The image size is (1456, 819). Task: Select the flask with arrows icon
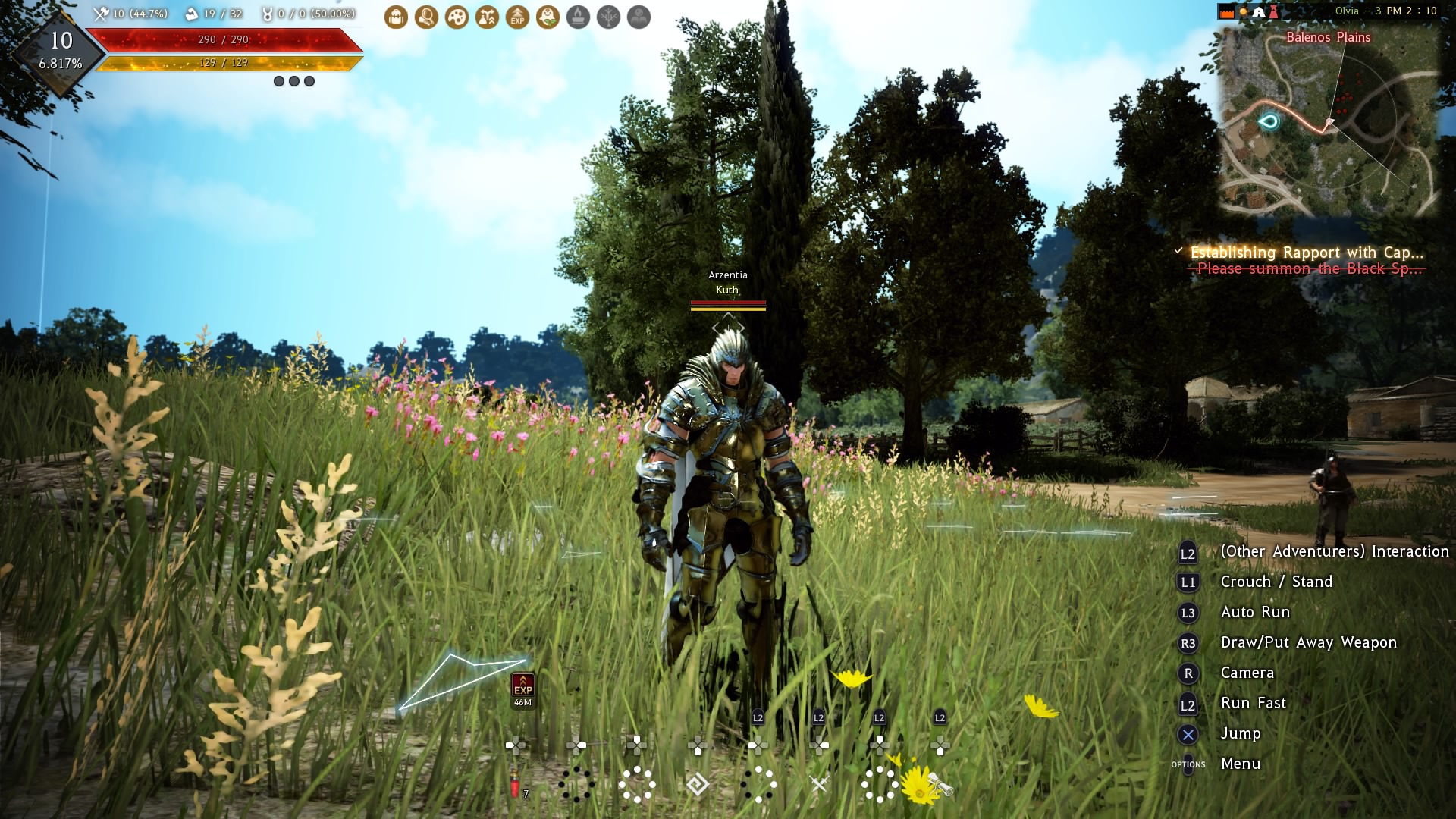487,17
